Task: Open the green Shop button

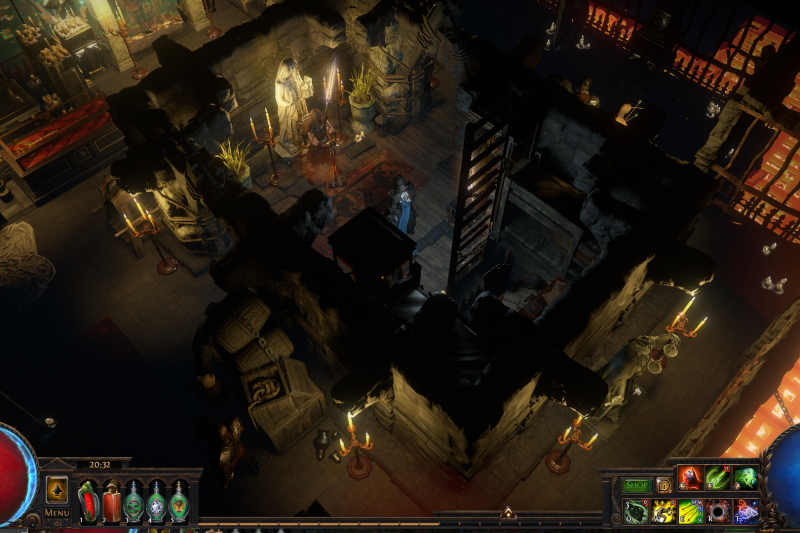Action: [637, 486]
